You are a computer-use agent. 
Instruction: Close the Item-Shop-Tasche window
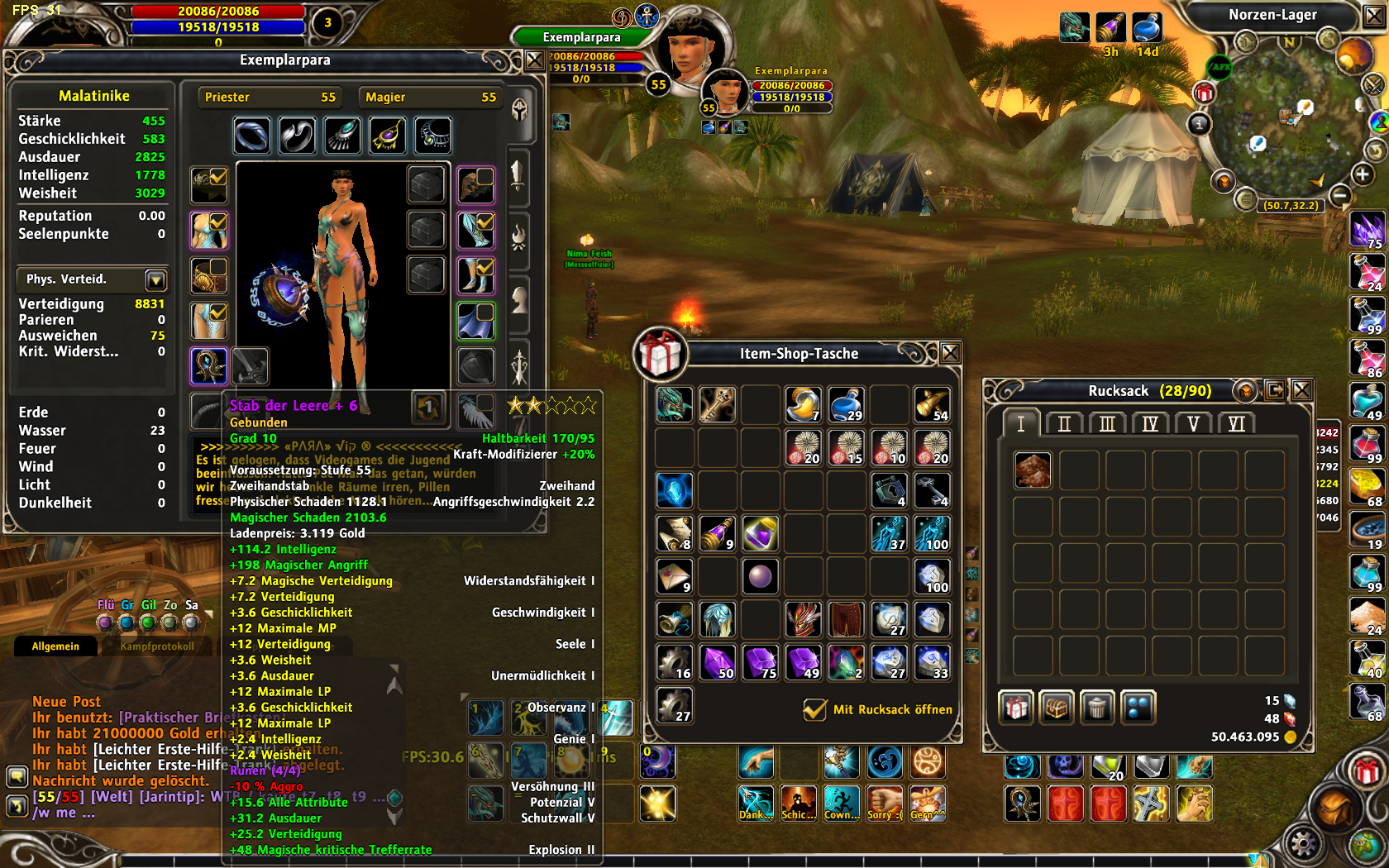point(951,353)
